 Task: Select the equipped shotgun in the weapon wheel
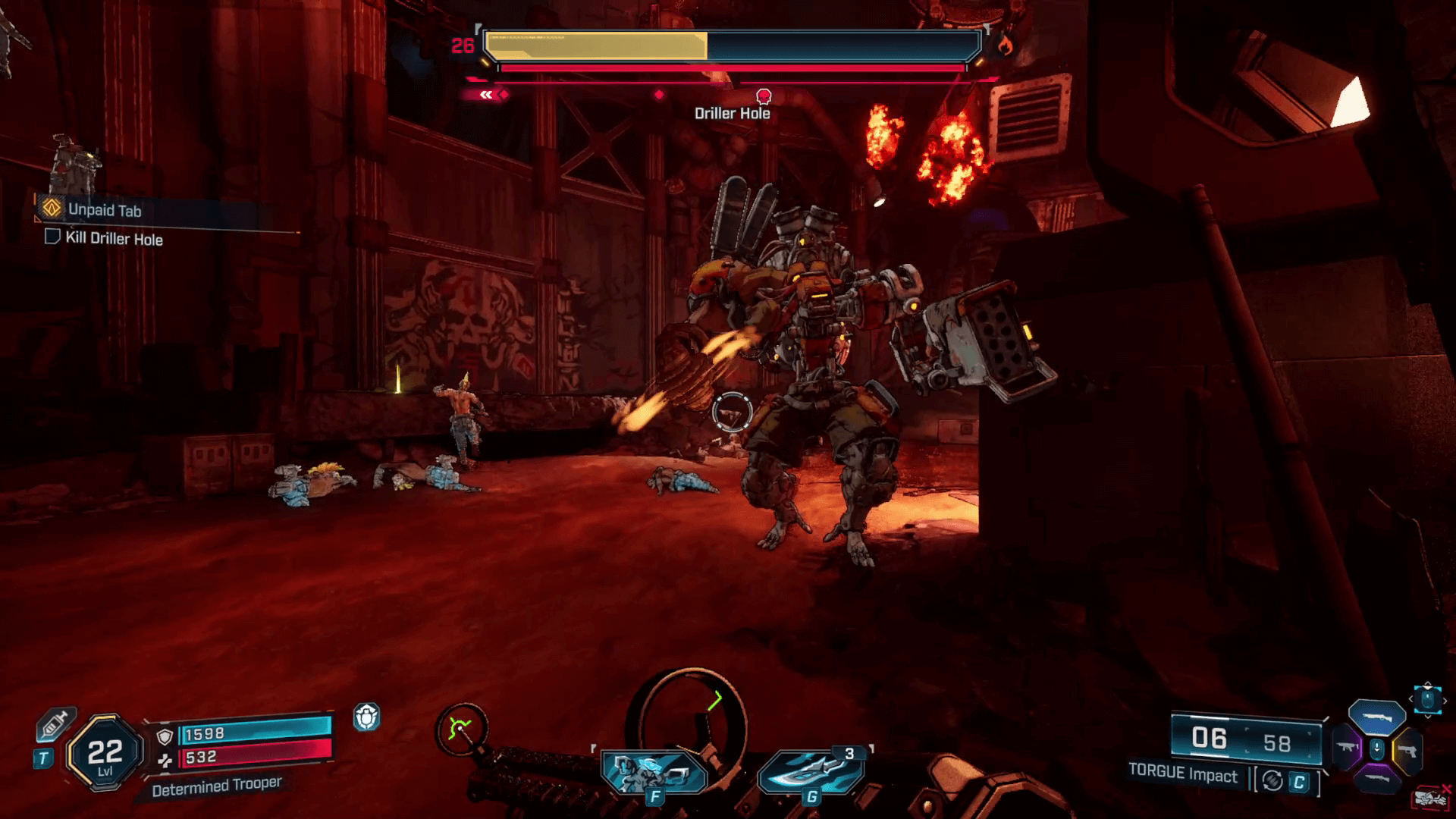pyautogui.click(x=1378, y=717)
